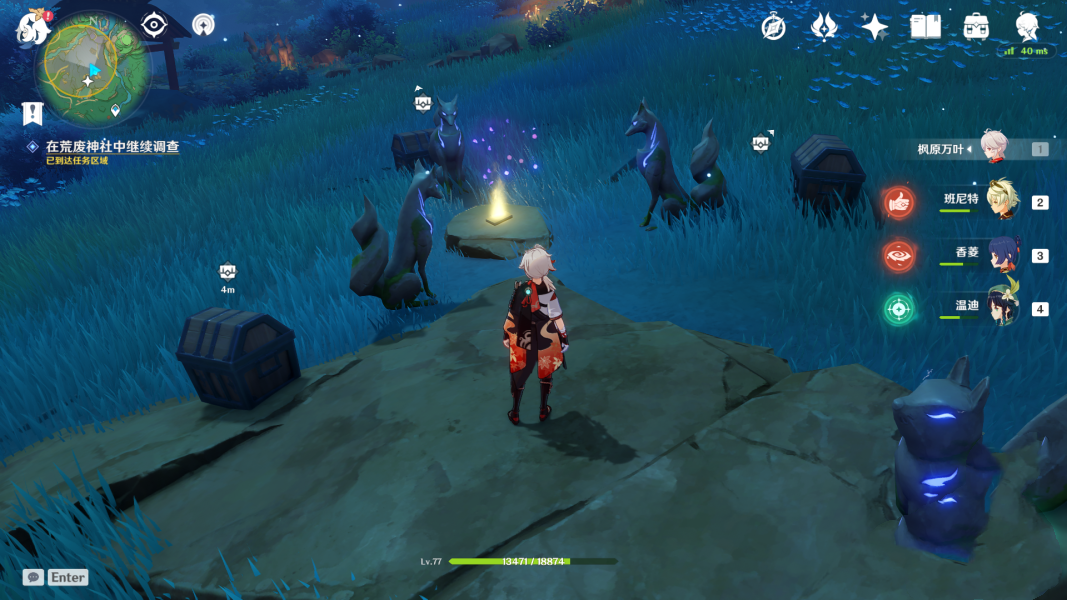This screenshot has width=1067, height=600.
Task: Open the backpack inventory
Action: point(976,27)
